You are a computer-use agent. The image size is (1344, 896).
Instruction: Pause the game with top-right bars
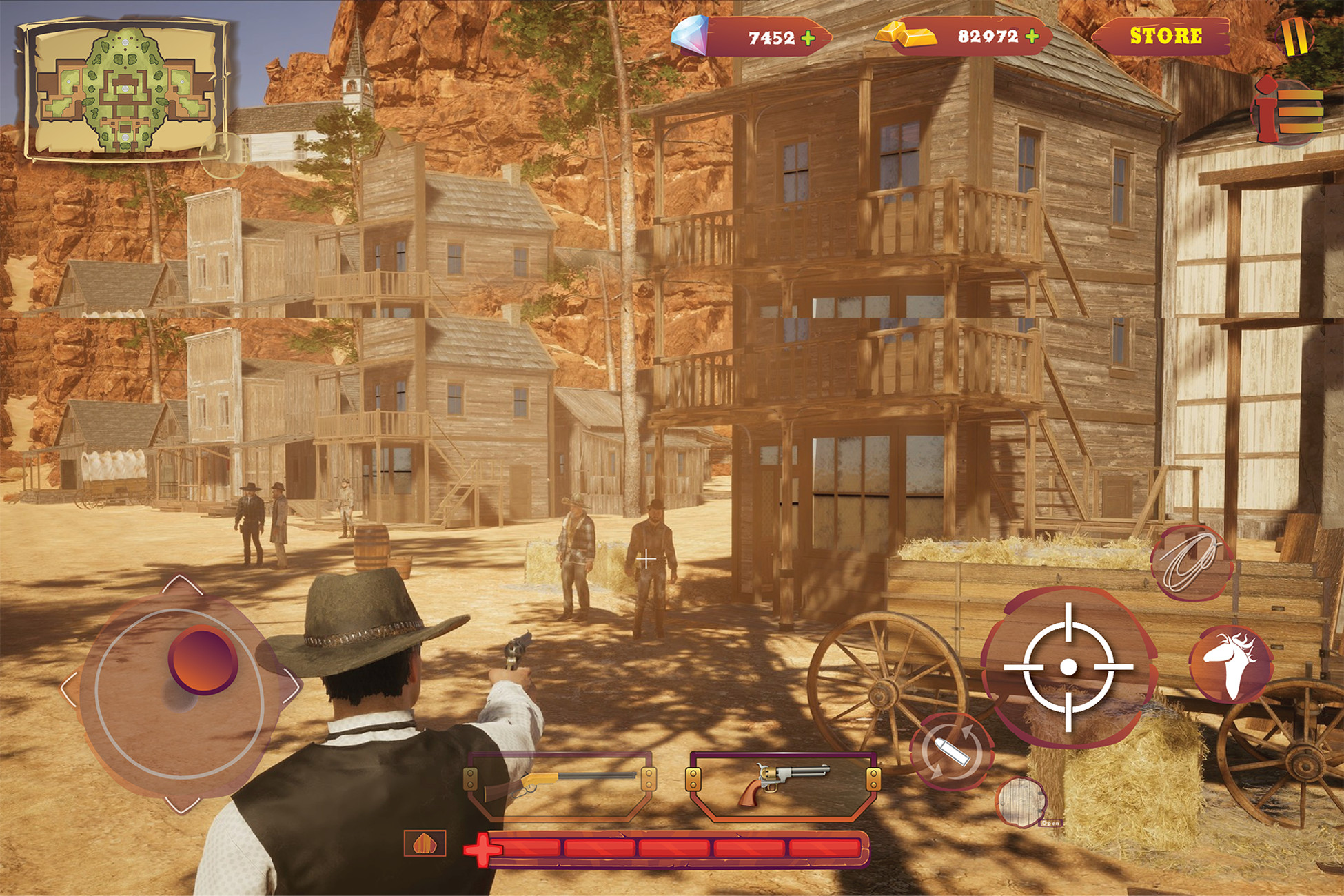1294,38
